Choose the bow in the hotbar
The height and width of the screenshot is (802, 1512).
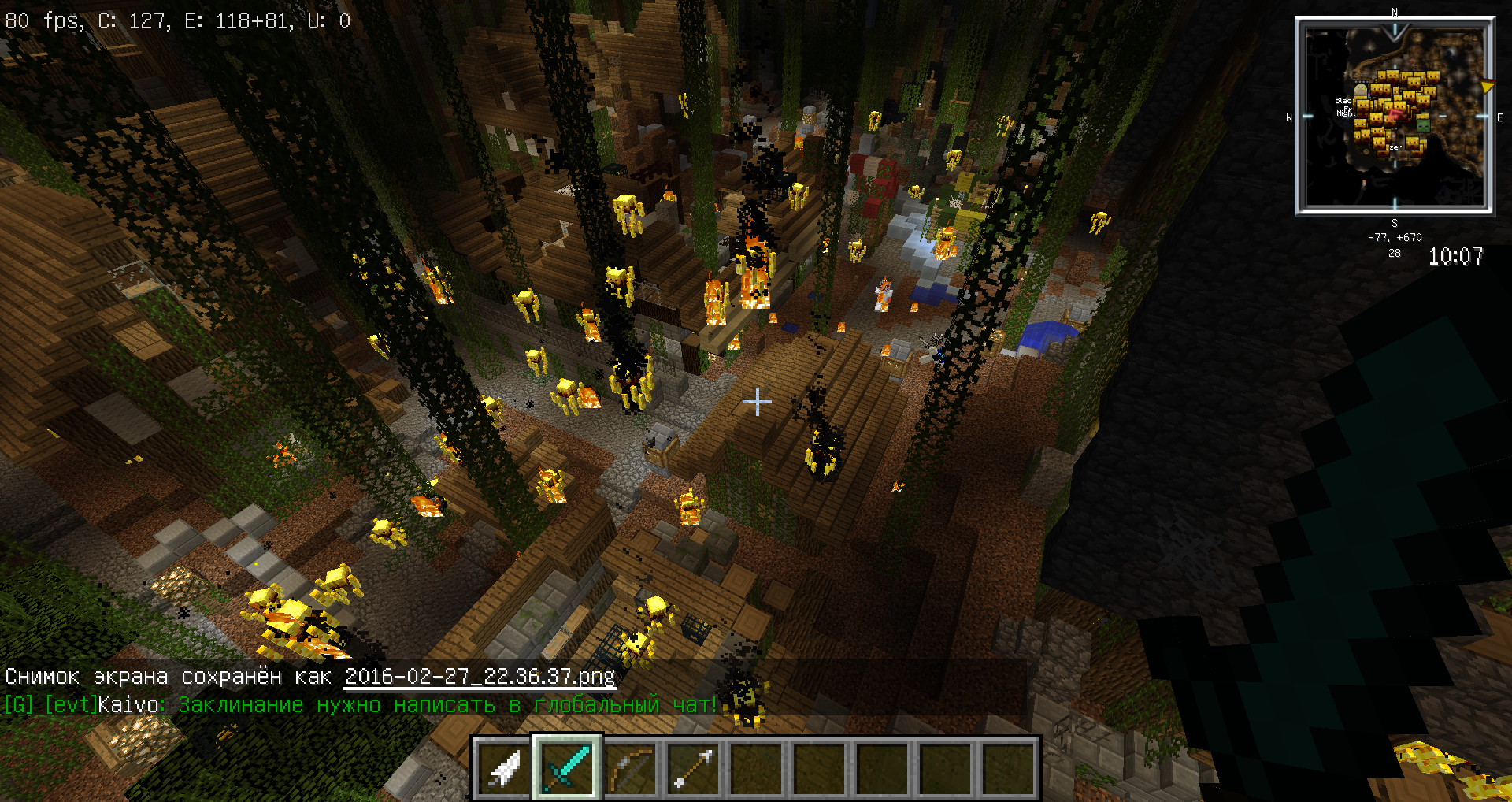(630, 768)
